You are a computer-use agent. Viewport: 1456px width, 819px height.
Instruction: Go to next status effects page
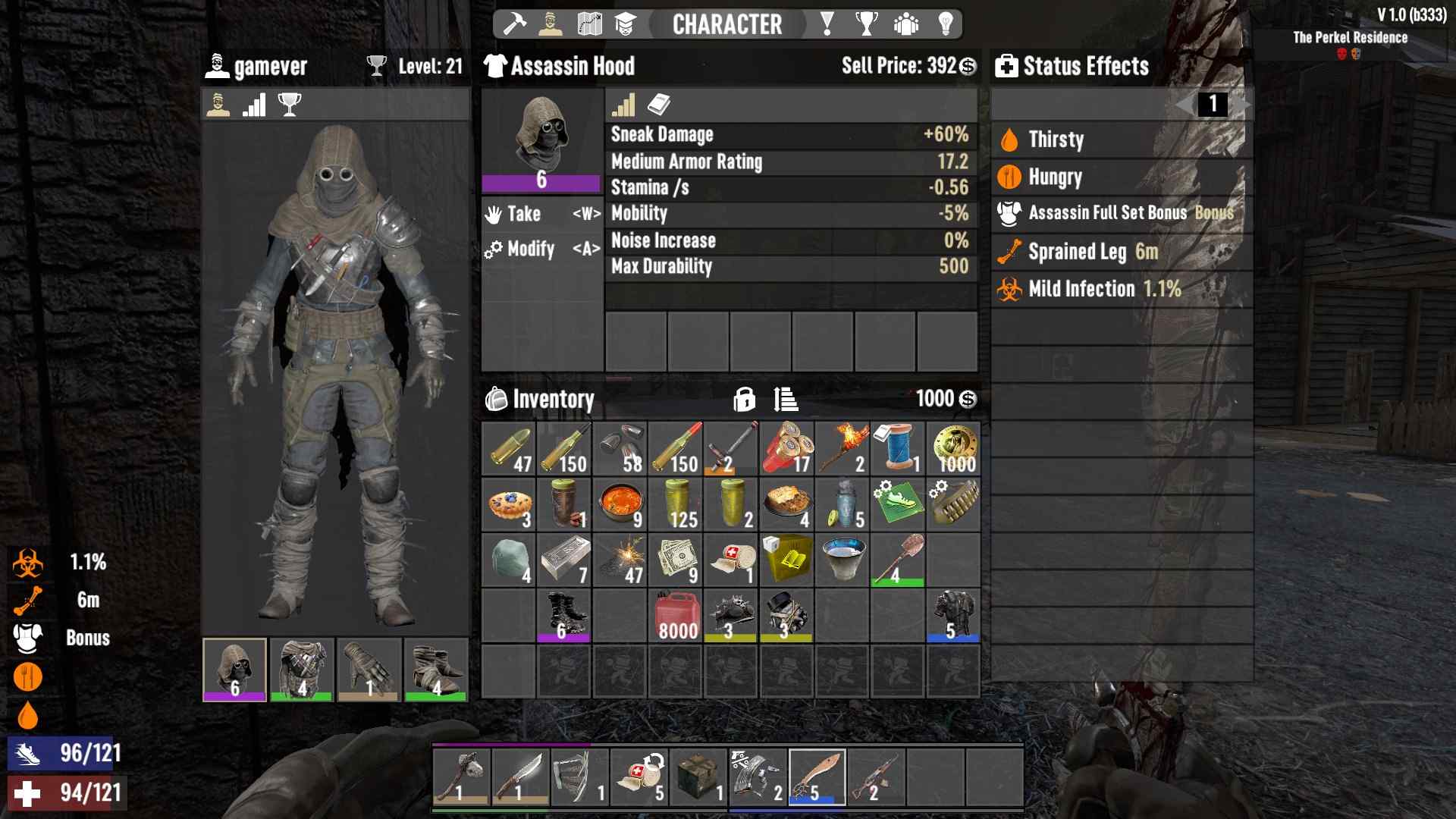point(1243,104)
